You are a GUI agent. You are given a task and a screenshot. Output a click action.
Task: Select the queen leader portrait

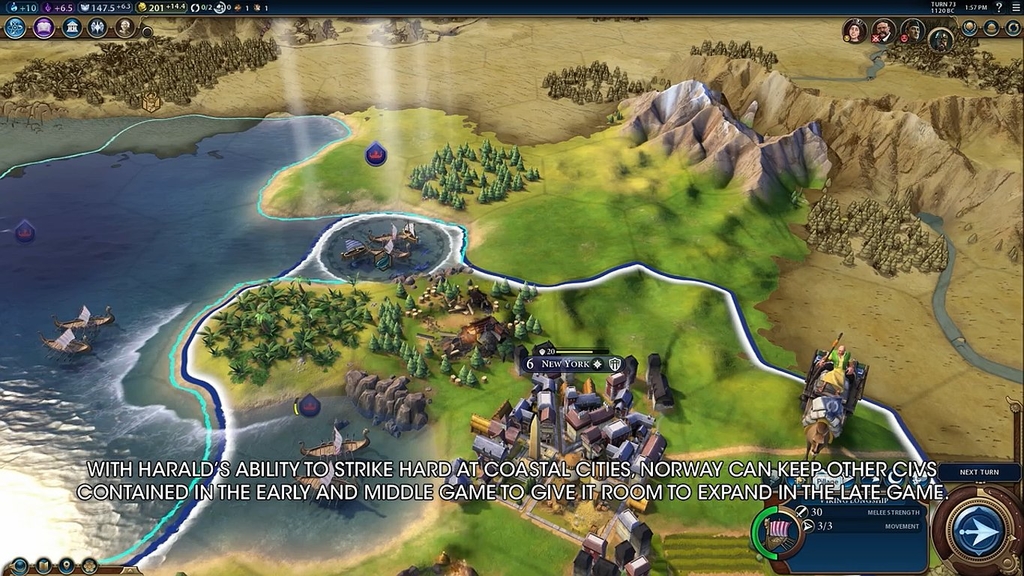click(854, 31)
